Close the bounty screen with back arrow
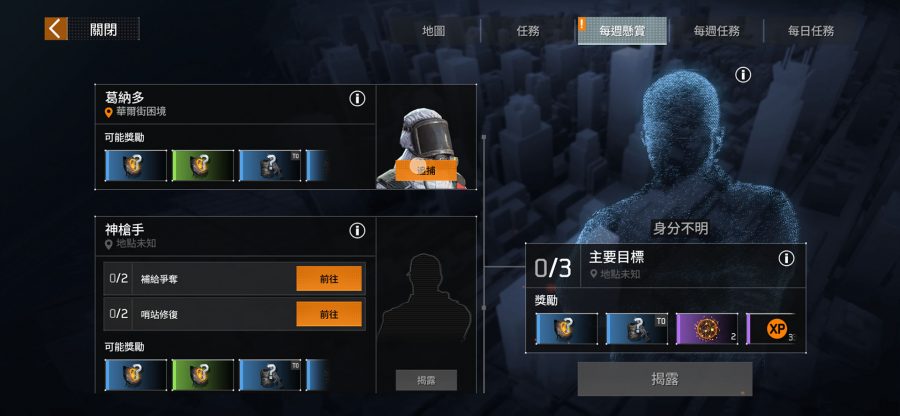900x416 pixels. click(x=56, y=29)
